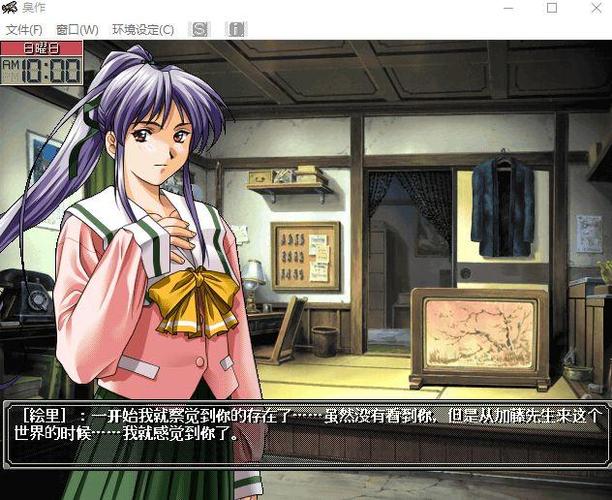Open the 环境设定(C) menu
The height and width of the screenshot is (500, 612).
142,30
